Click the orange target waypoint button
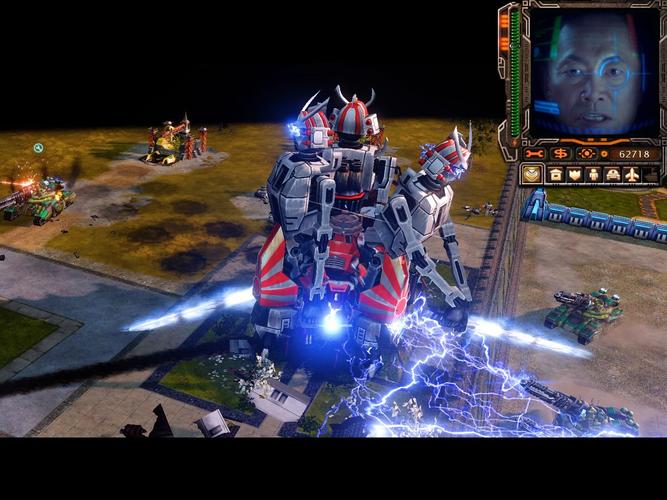This screenshot has width=667, height=500. (x=587, y=153)
